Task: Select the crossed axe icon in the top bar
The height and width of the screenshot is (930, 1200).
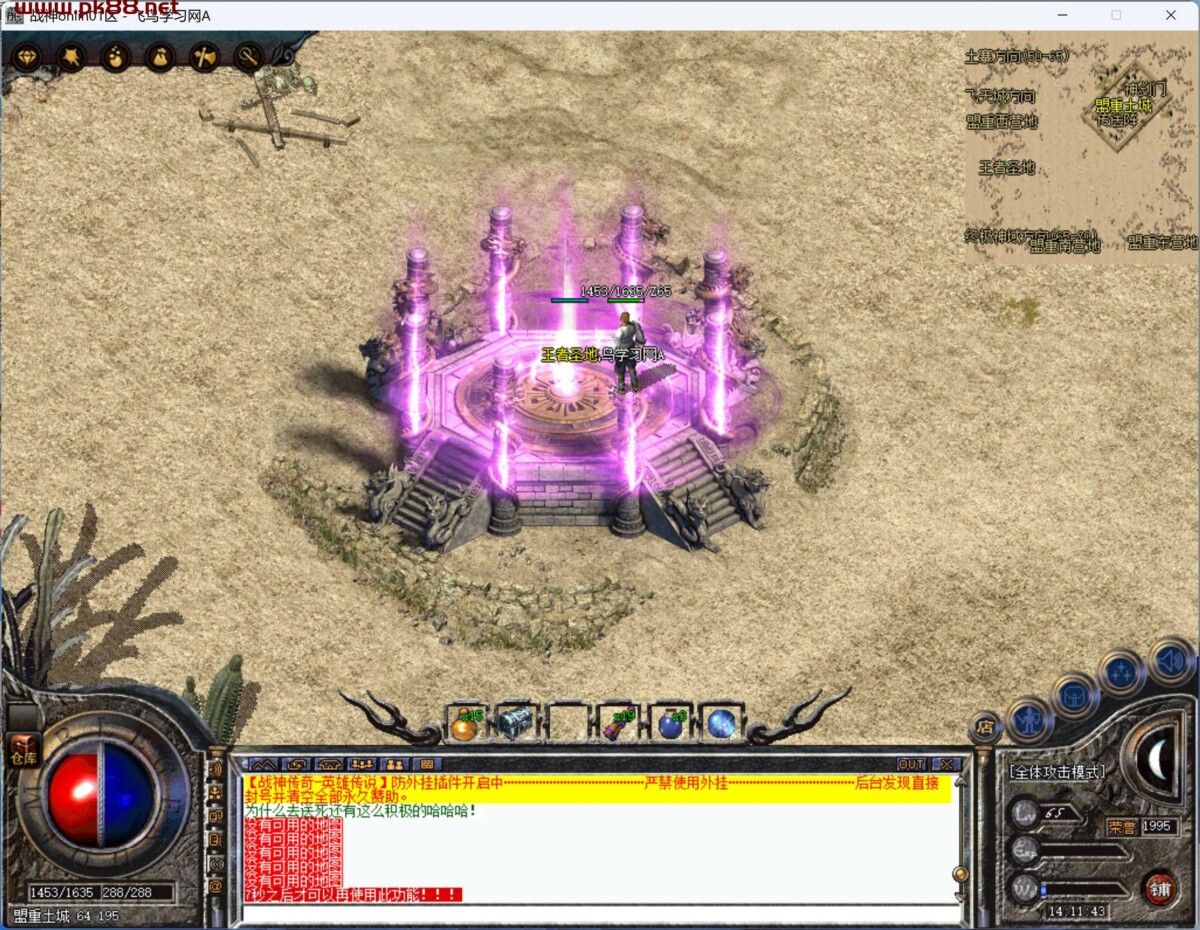Action: (204, 57)
